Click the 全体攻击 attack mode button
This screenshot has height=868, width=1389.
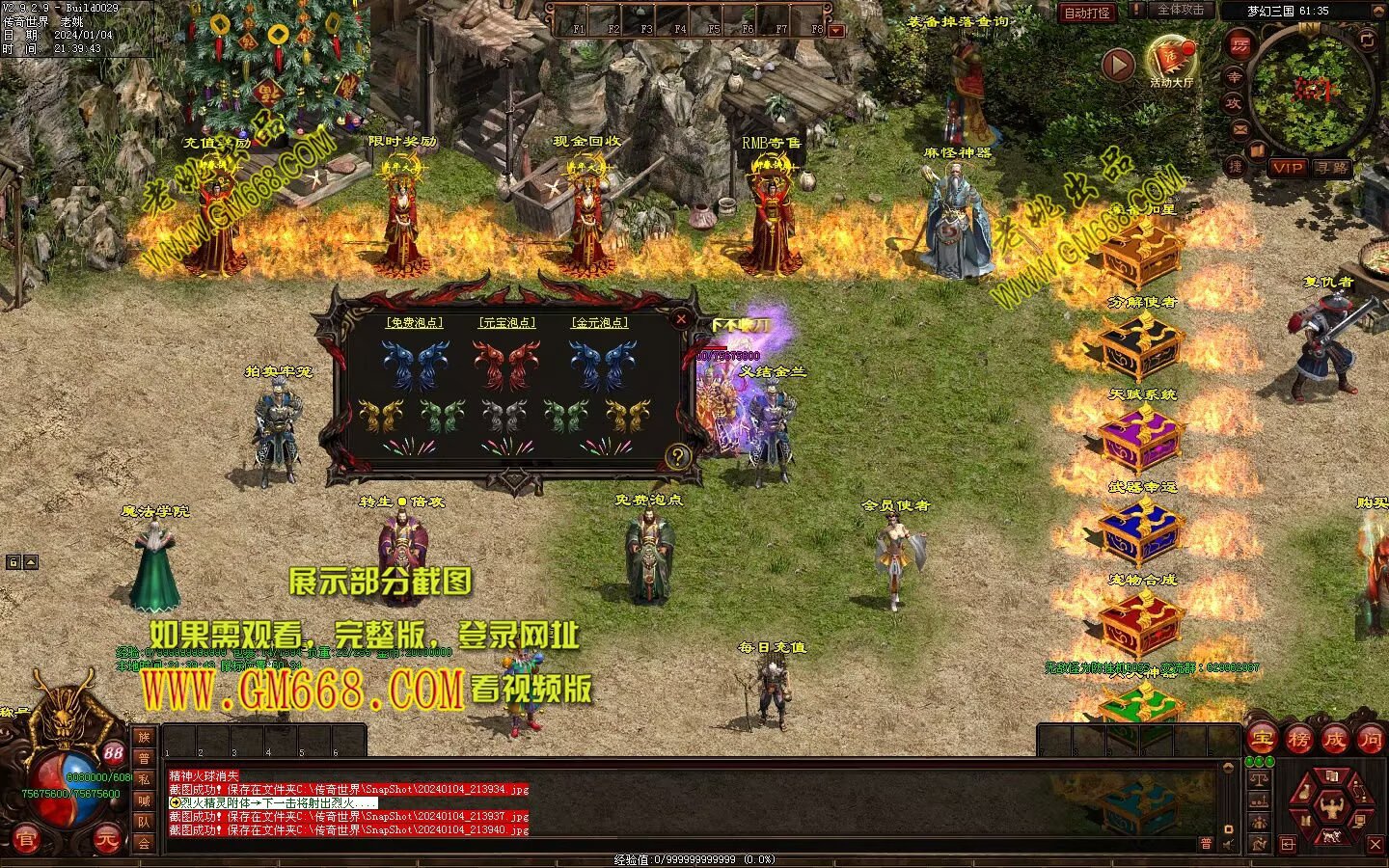(x=1181, y=10)
